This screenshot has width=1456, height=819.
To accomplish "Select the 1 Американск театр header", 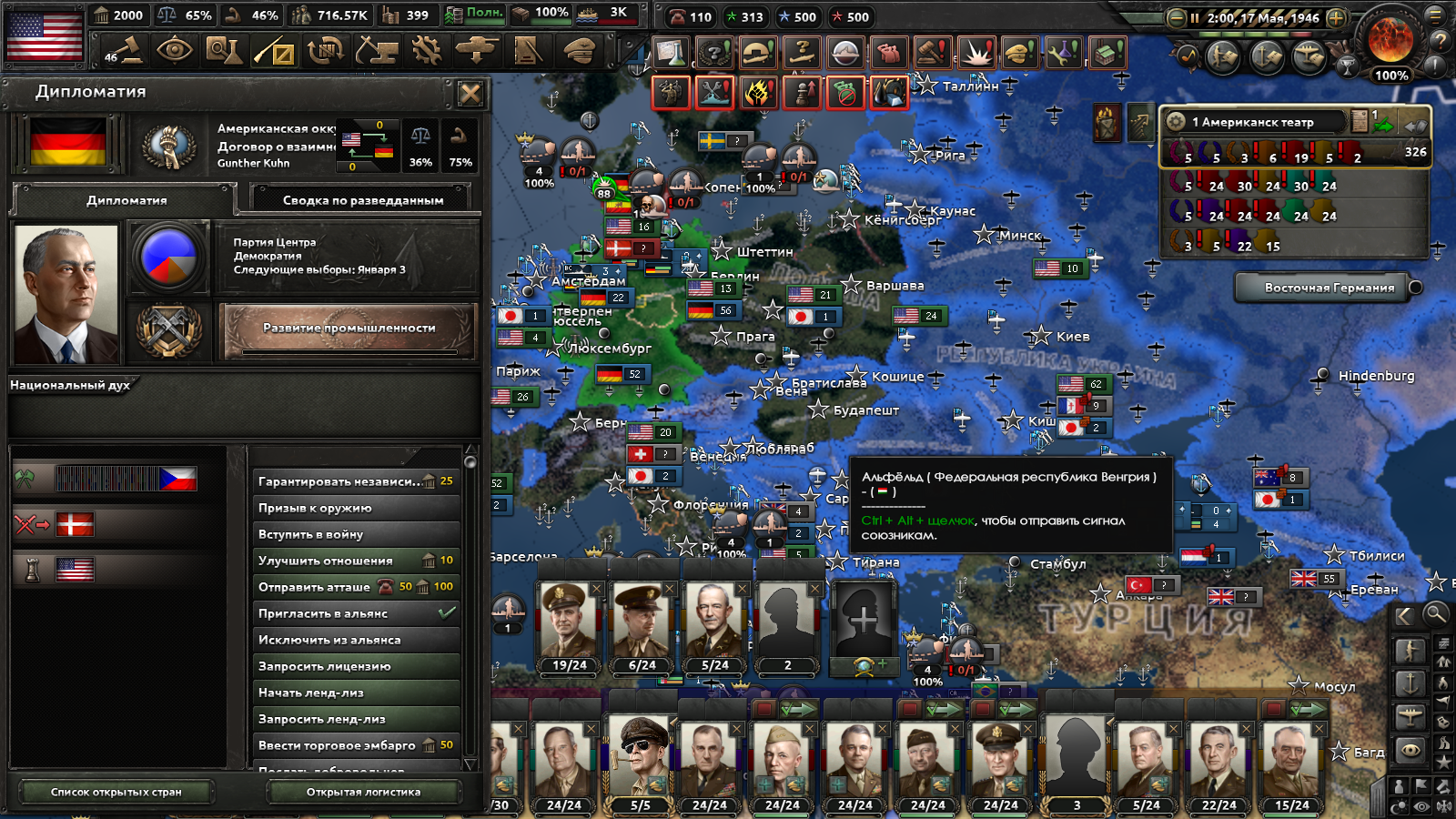I will [1253, 122].
